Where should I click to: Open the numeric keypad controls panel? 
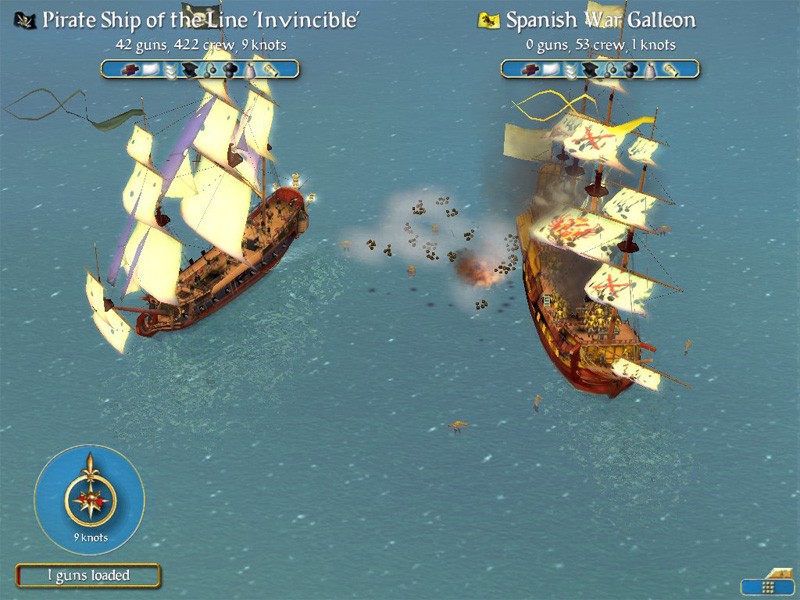[x=767, y=585]
